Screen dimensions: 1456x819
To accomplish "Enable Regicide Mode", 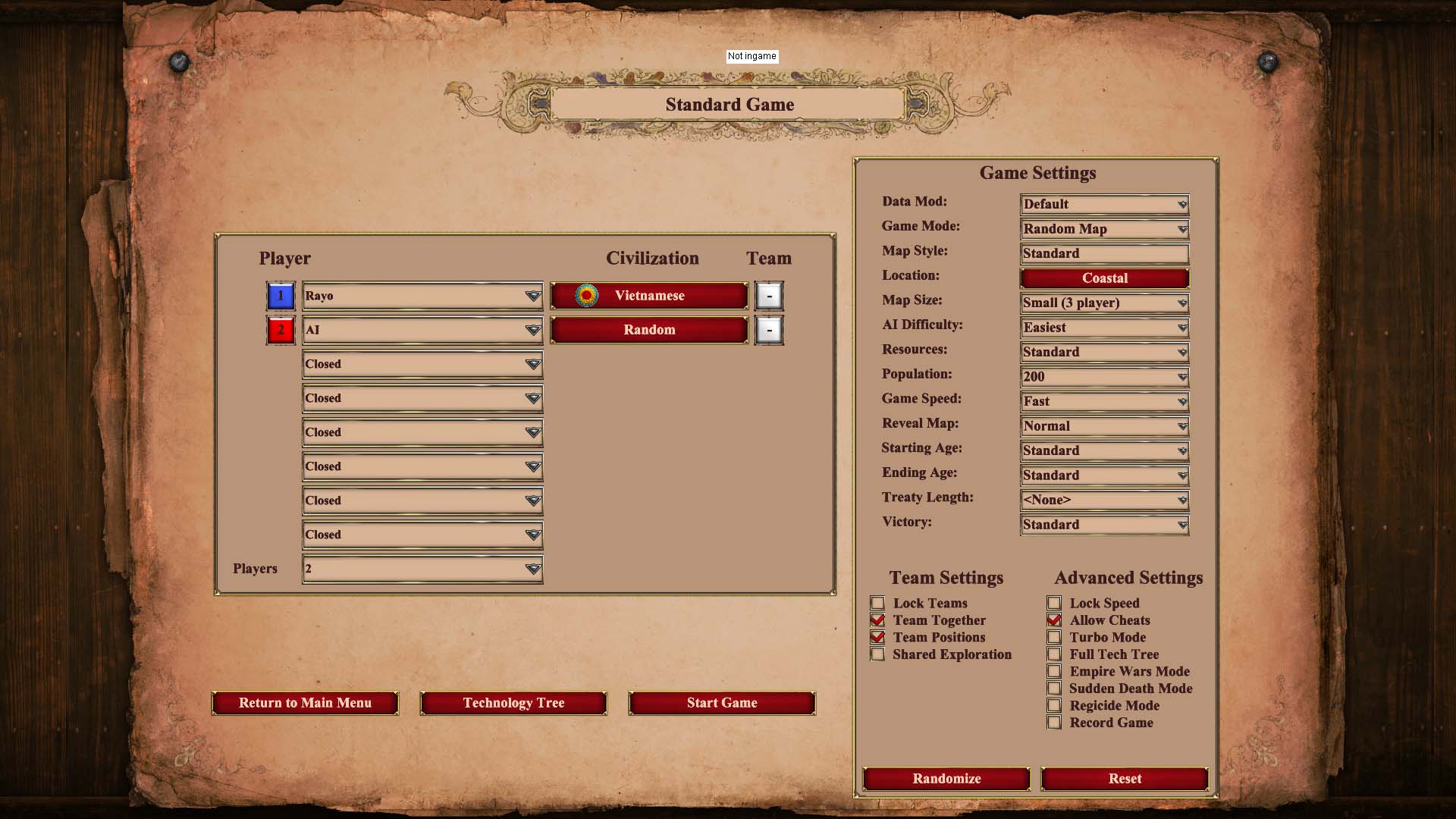I will tap(1054, 705).
